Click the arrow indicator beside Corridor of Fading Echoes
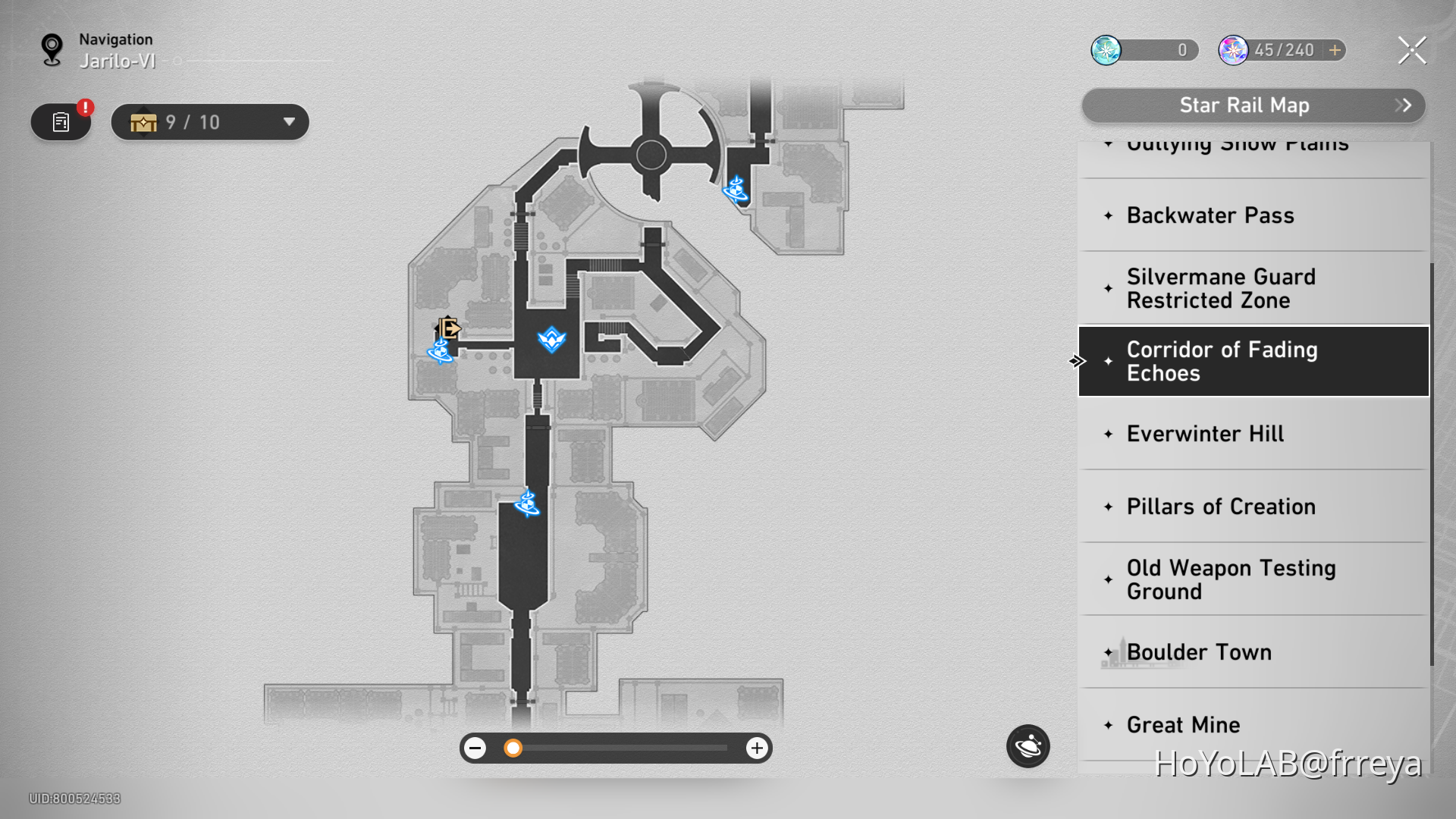The height and width of the screenshot is (819, 1456). pyautogui.click(x=1078, y=362)
